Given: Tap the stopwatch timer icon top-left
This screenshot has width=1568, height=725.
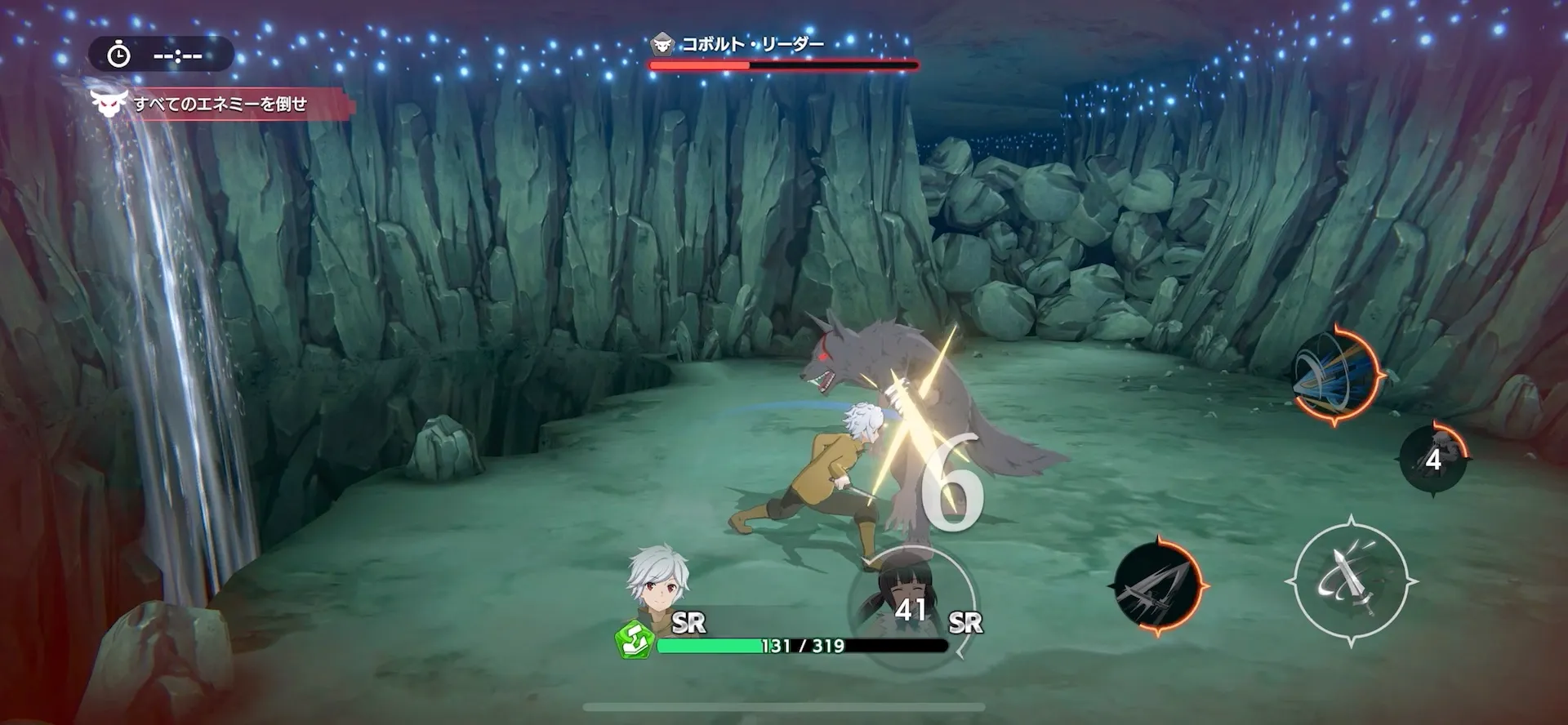Looking at the screenshot, I should 119,56.
